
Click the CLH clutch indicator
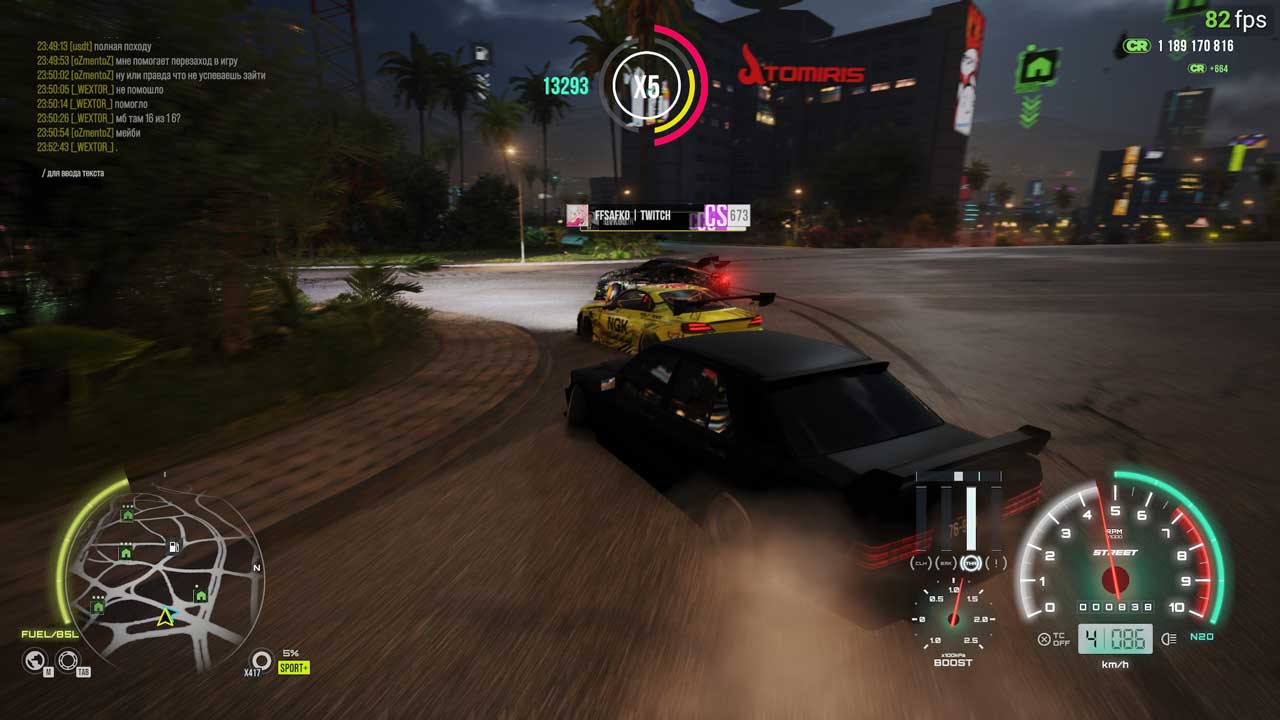(x=921, y=564)
